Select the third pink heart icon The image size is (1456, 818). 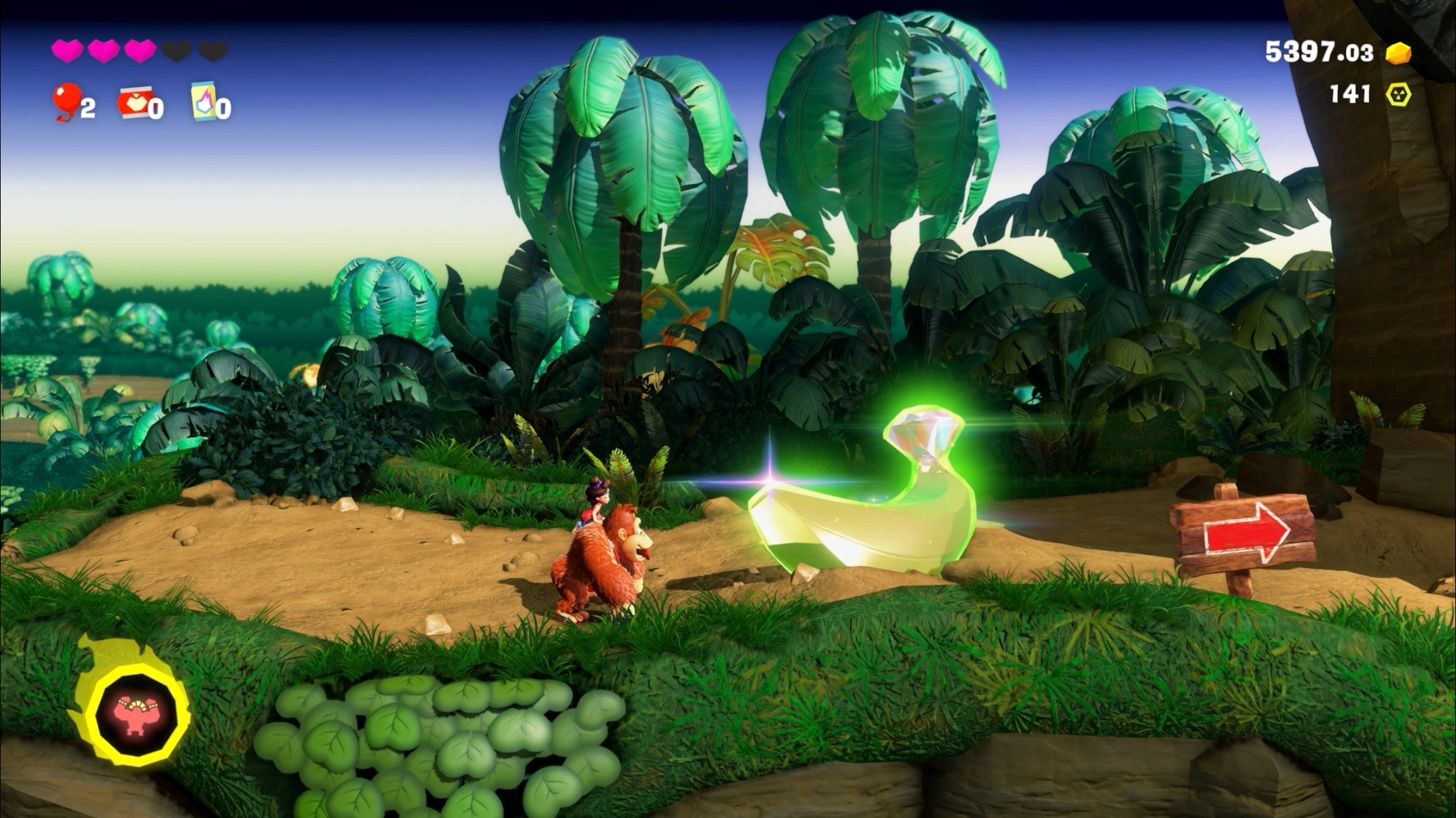140,51
